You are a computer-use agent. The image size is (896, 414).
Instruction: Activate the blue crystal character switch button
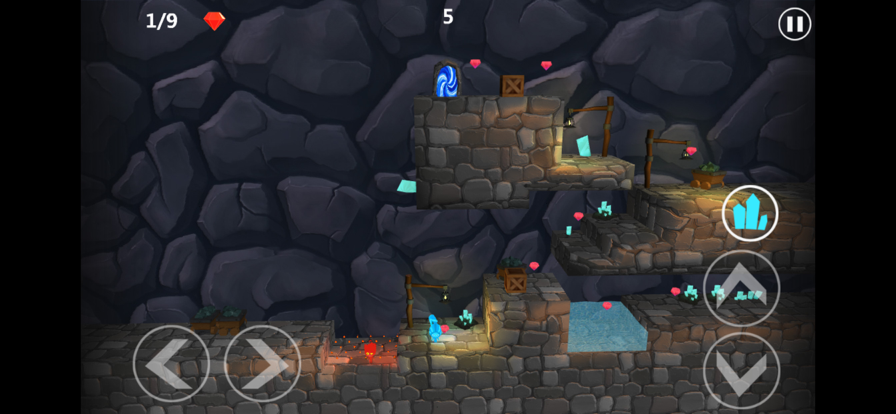(750, 213)
